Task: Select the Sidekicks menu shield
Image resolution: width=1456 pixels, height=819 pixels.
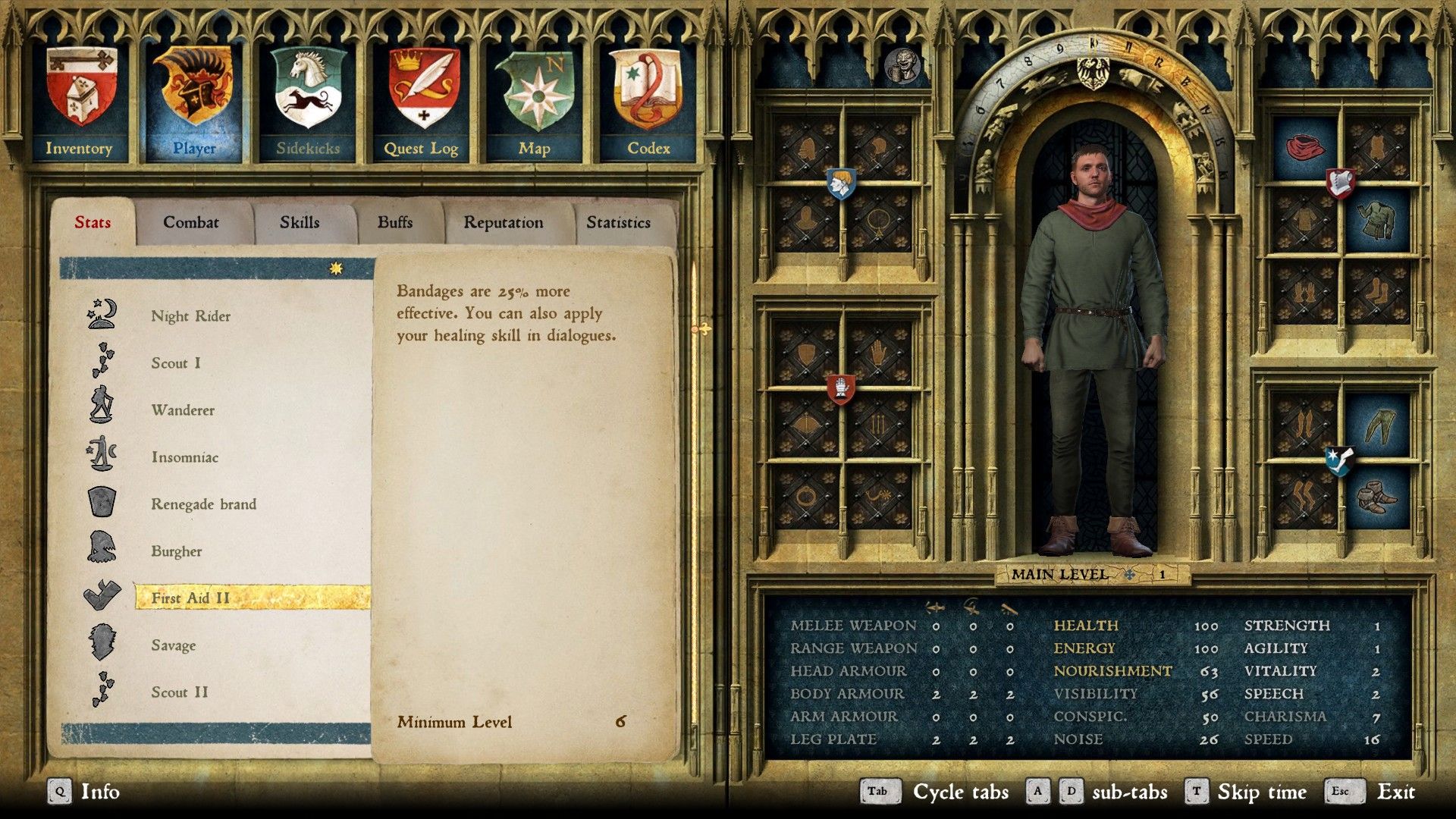Action: tap(308, 102)
